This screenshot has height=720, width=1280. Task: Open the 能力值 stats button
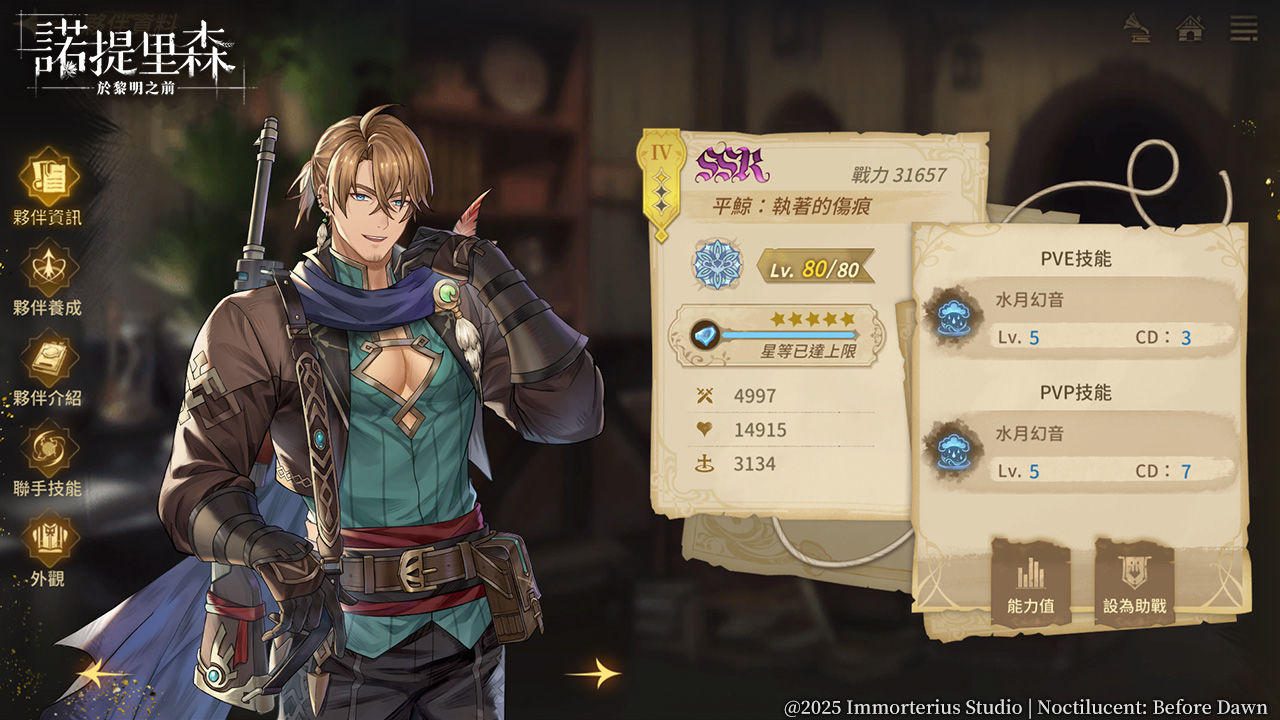[x=1030, y=583]
